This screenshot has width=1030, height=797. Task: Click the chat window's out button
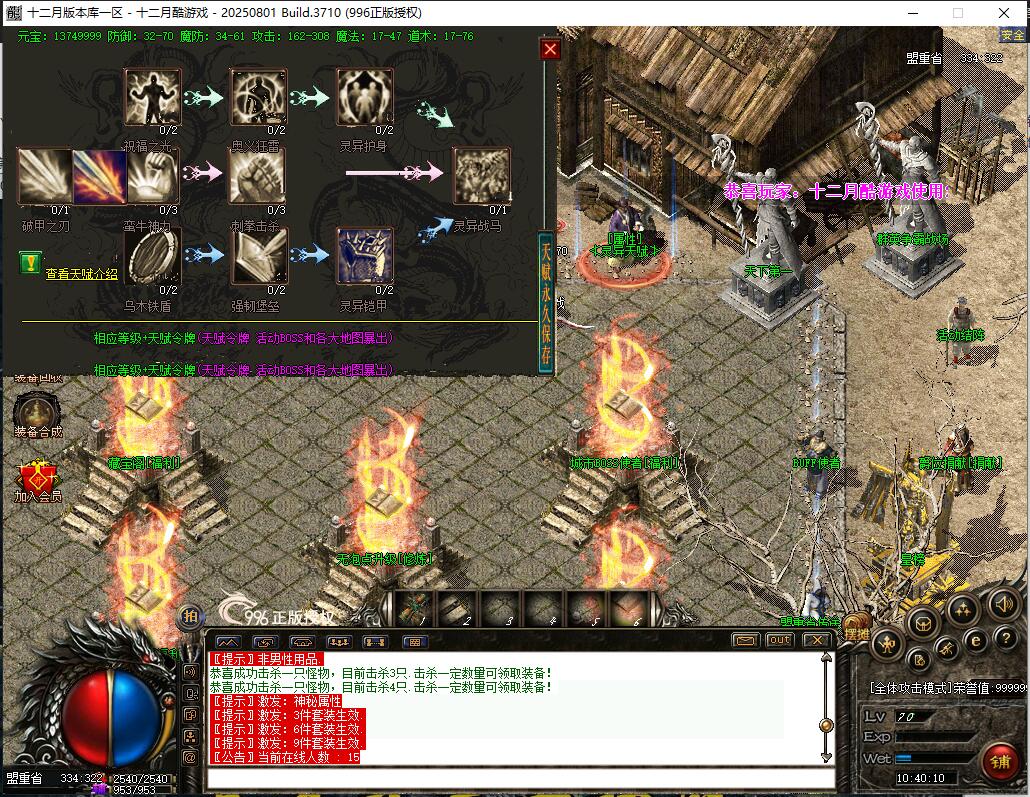(779, 640)
